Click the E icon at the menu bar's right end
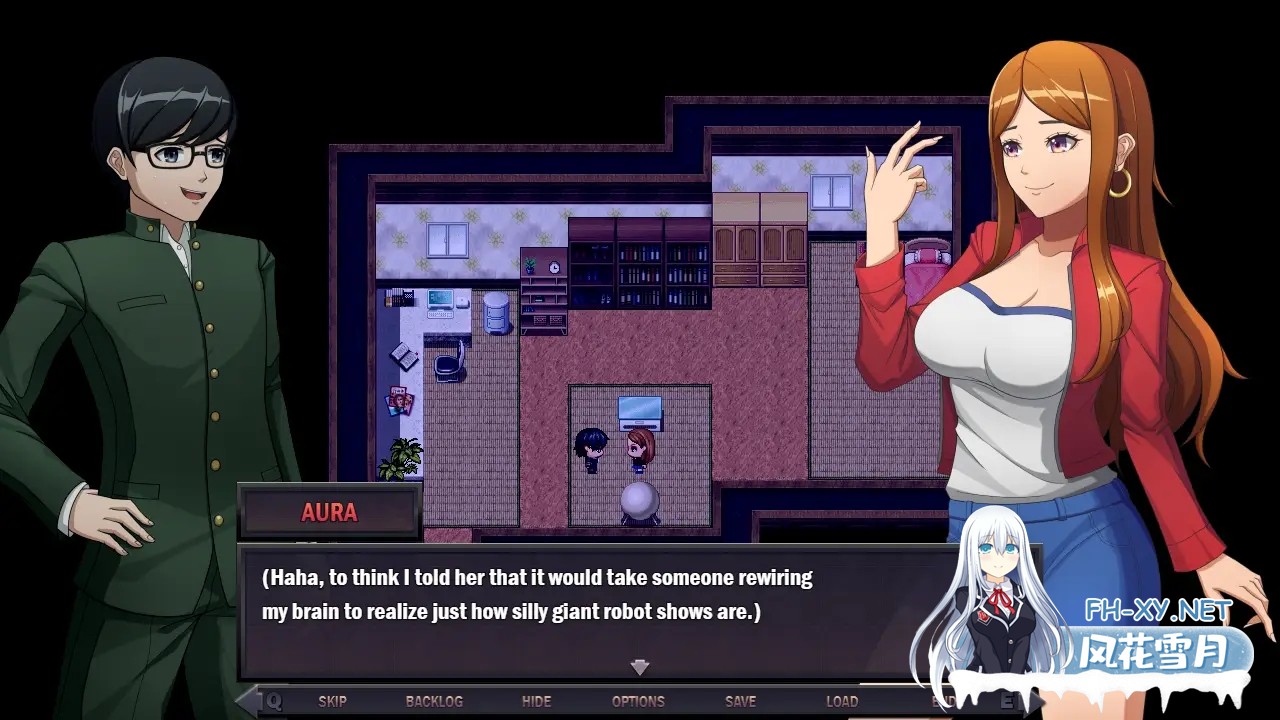This screenshot has width=1280, height=720. [x=1010, y=701]
